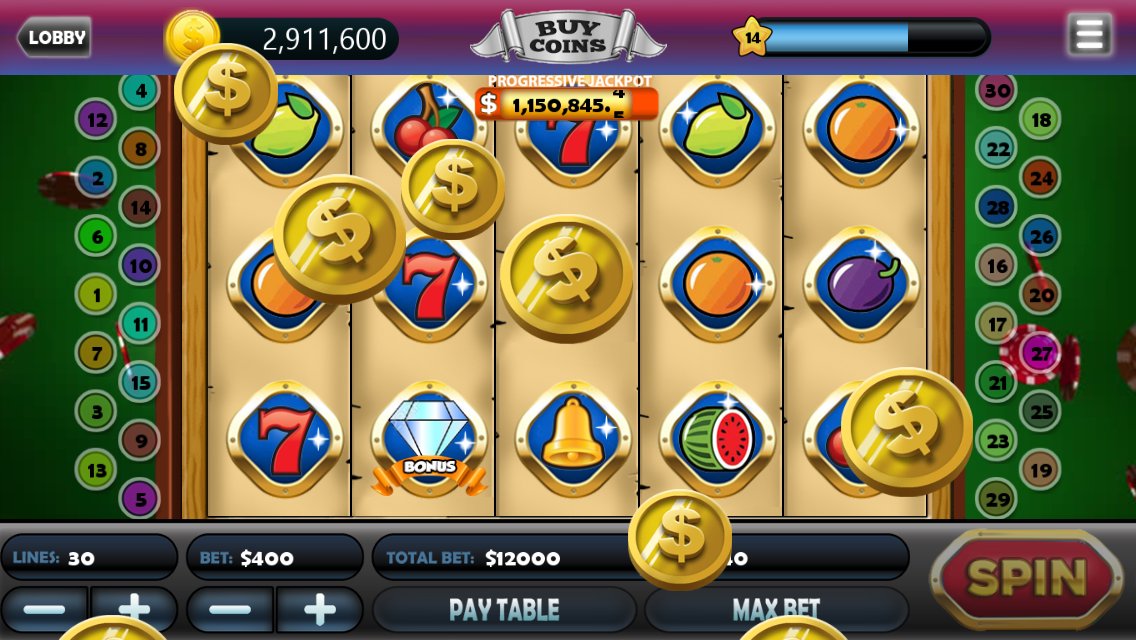Hit the red SPIN button

[1027, 577]
